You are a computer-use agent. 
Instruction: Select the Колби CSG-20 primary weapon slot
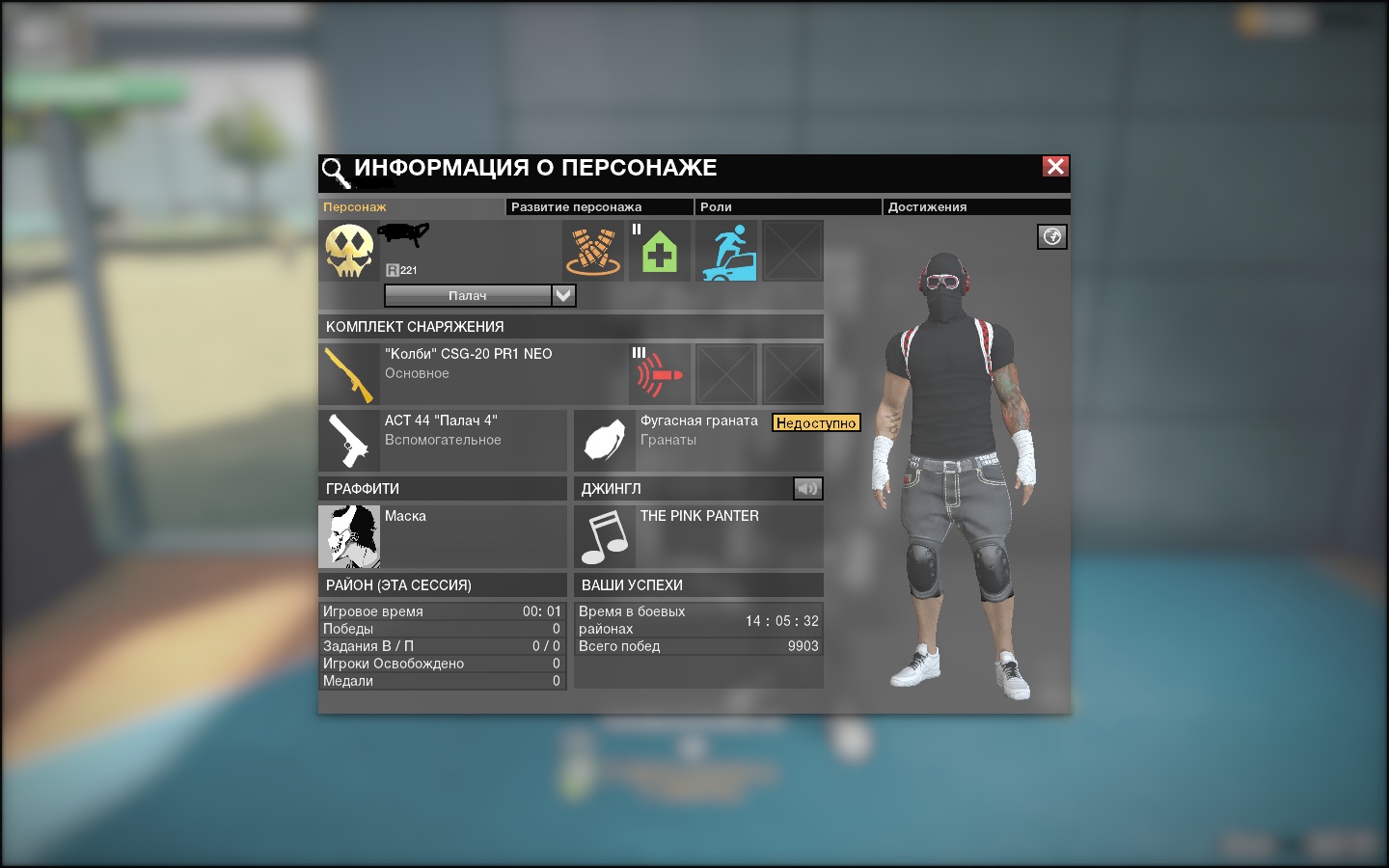tap(349, 374)
